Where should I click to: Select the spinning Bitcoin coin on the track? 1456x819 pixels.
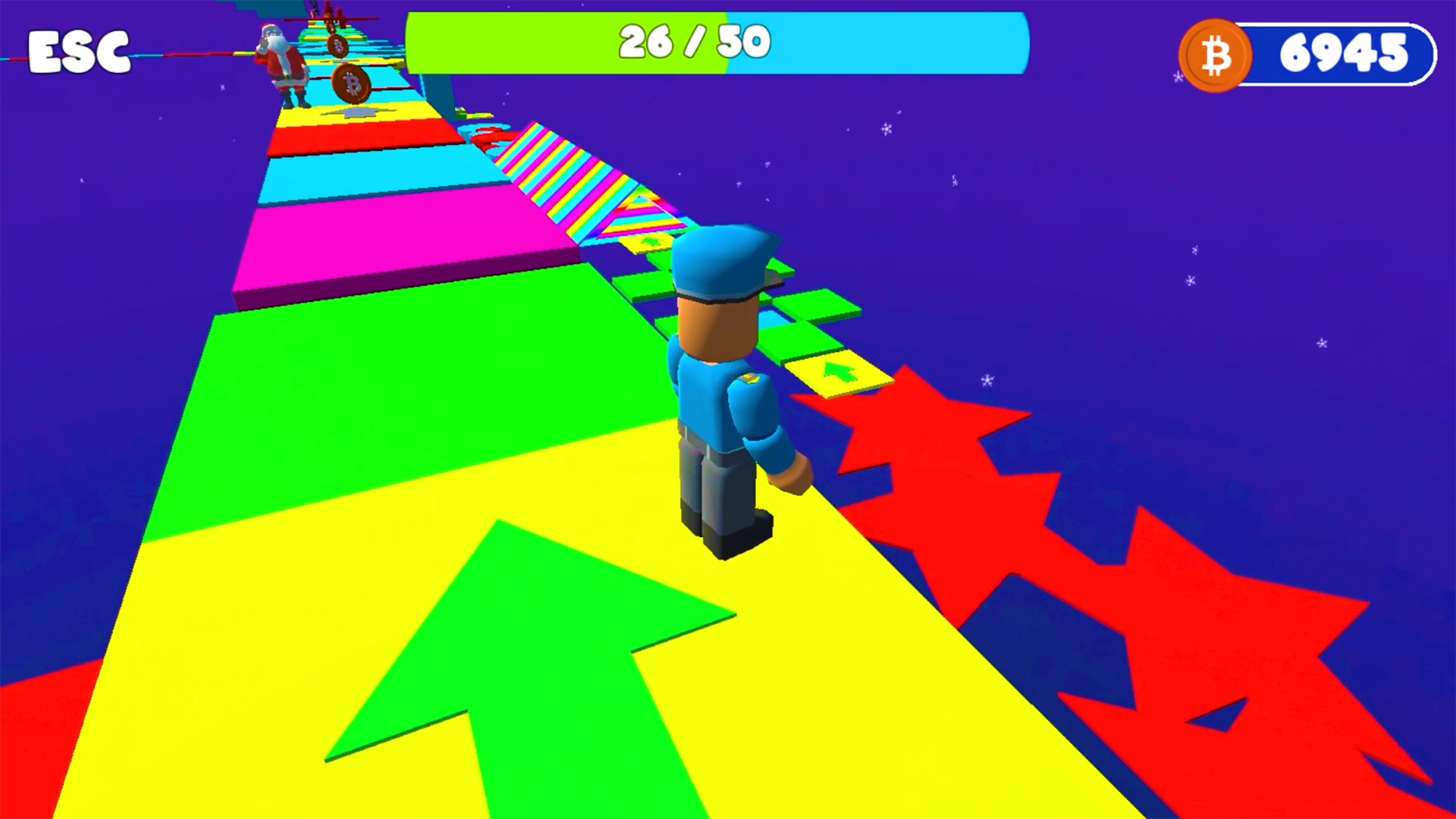[x=352, y=83]
